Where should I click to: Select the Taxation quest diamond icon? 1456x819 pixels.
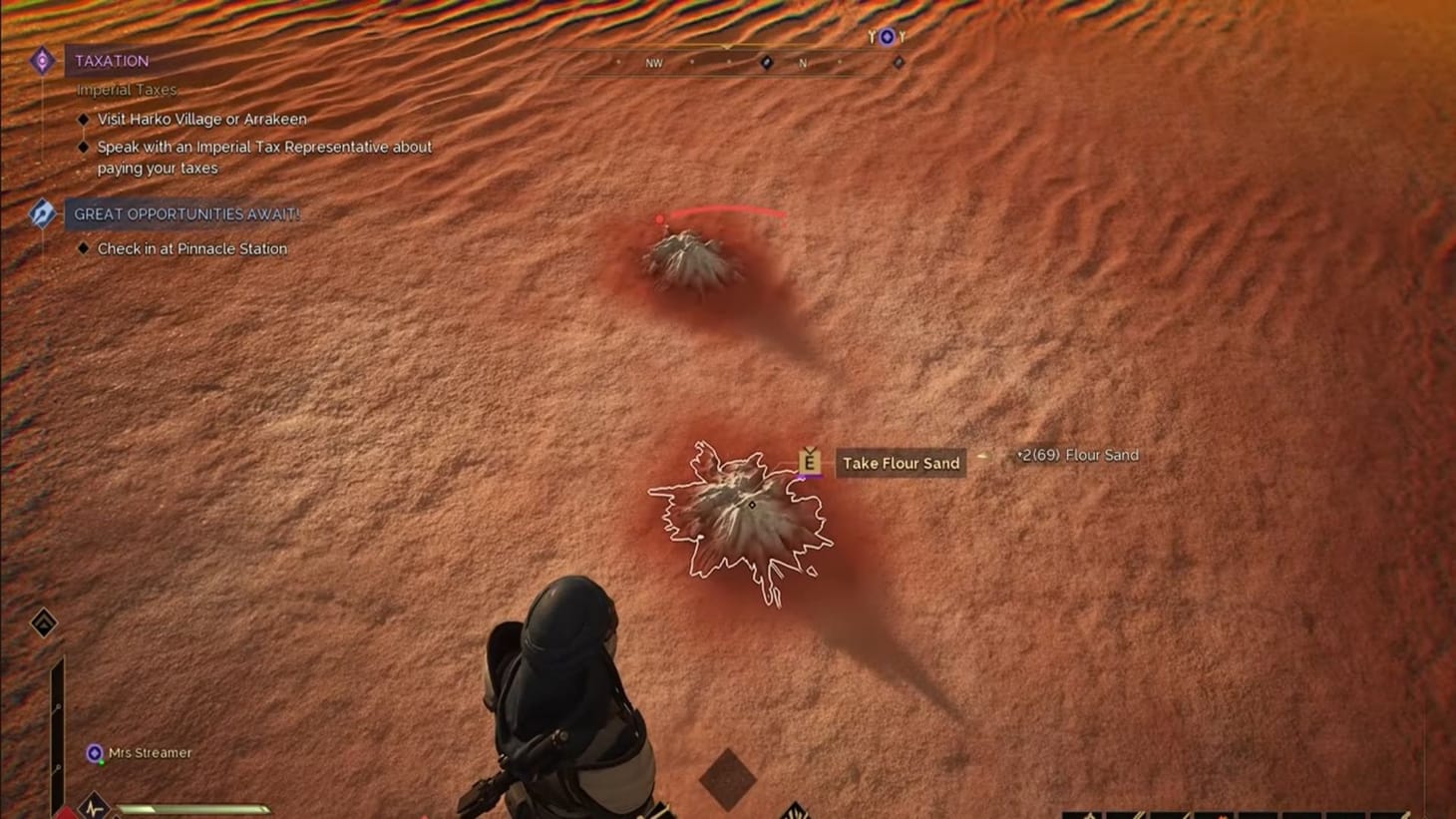[x=42, y=61]
